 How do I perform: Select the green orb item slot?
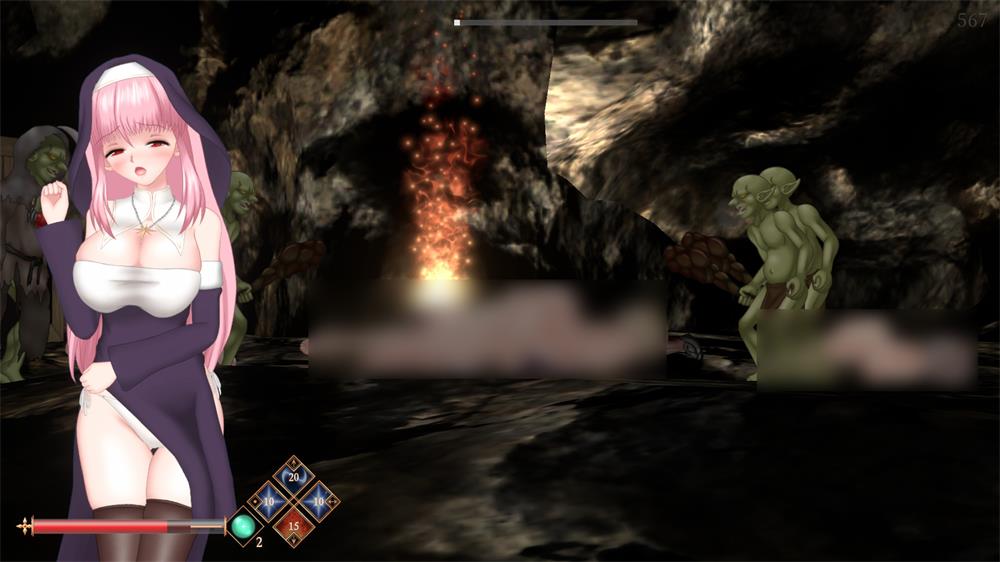click(243, 526)
